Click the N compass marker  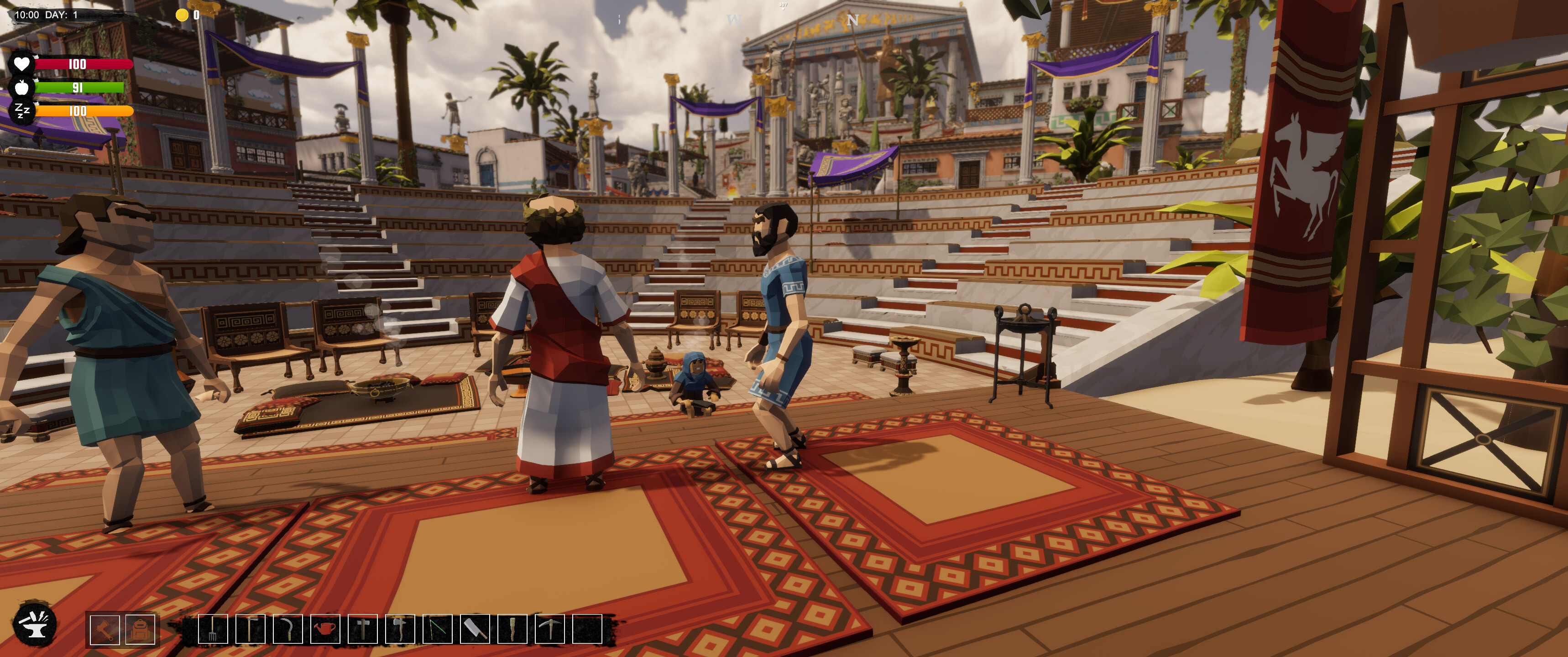coord(857,19)
